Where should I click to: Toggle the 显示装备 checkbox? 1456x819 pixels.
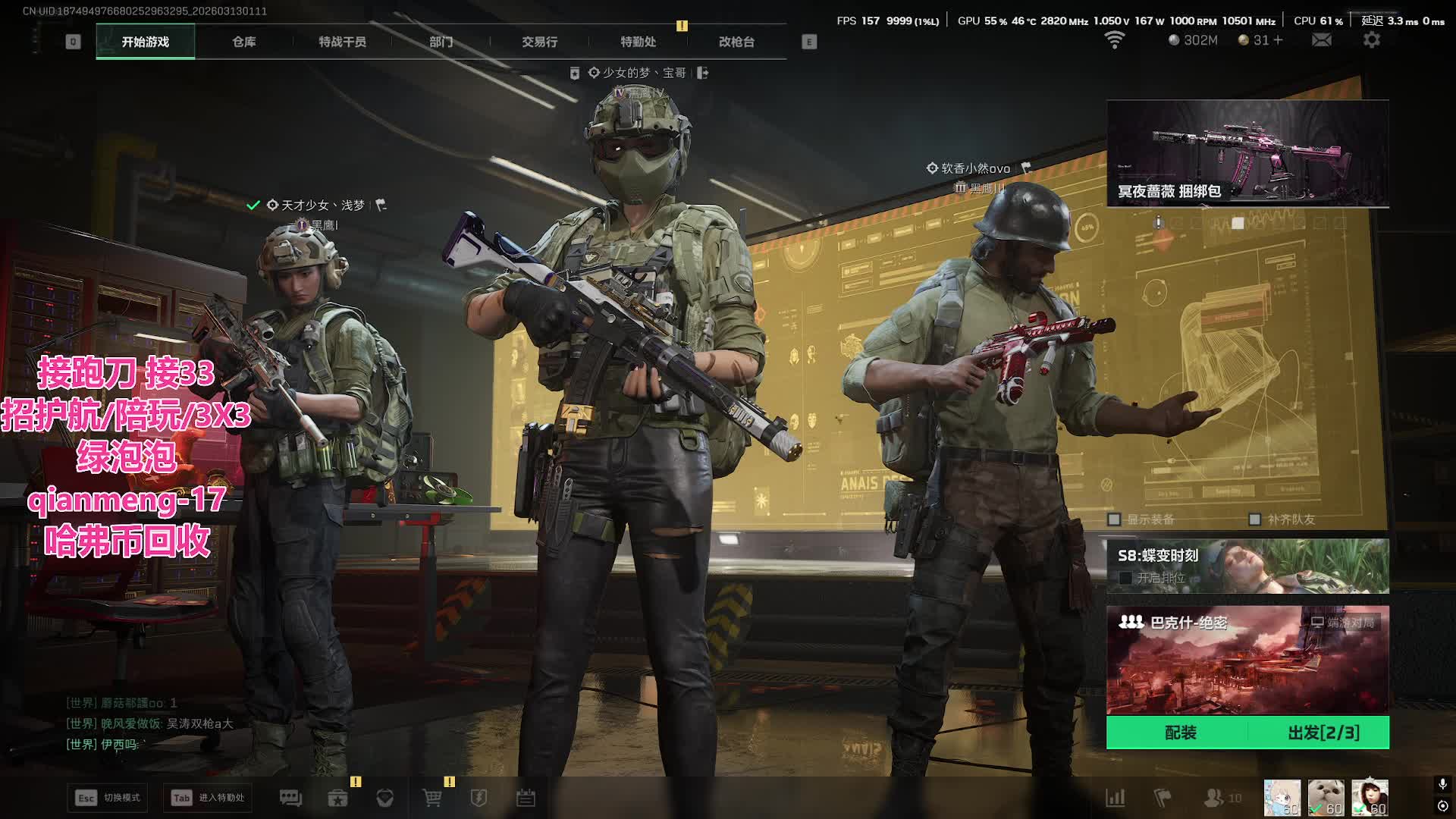pyautogui.click(x=1114, y=519)
